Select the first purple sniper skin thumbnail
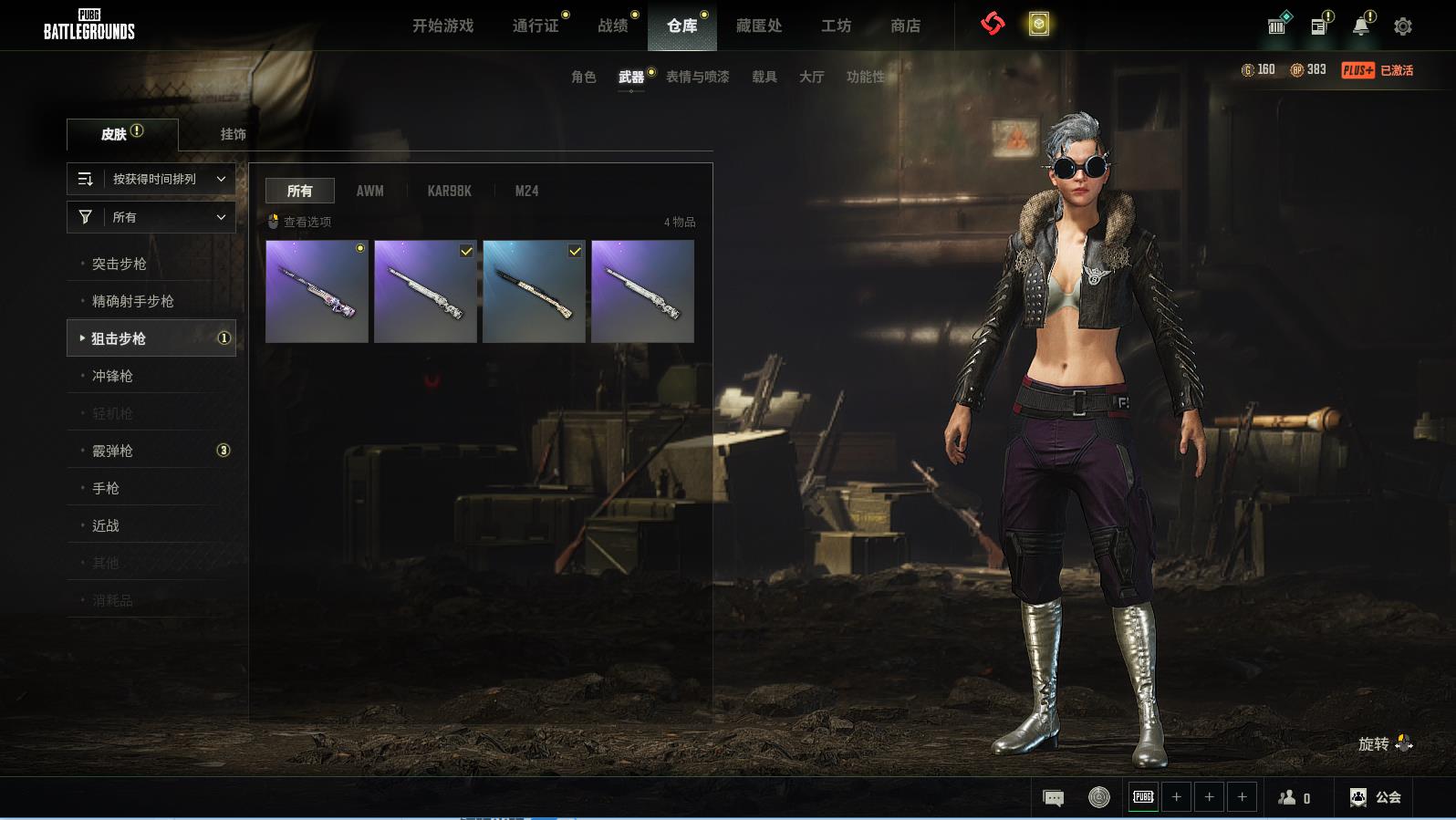This screenshot has width=1456, height=820. (x=317, y=292)
